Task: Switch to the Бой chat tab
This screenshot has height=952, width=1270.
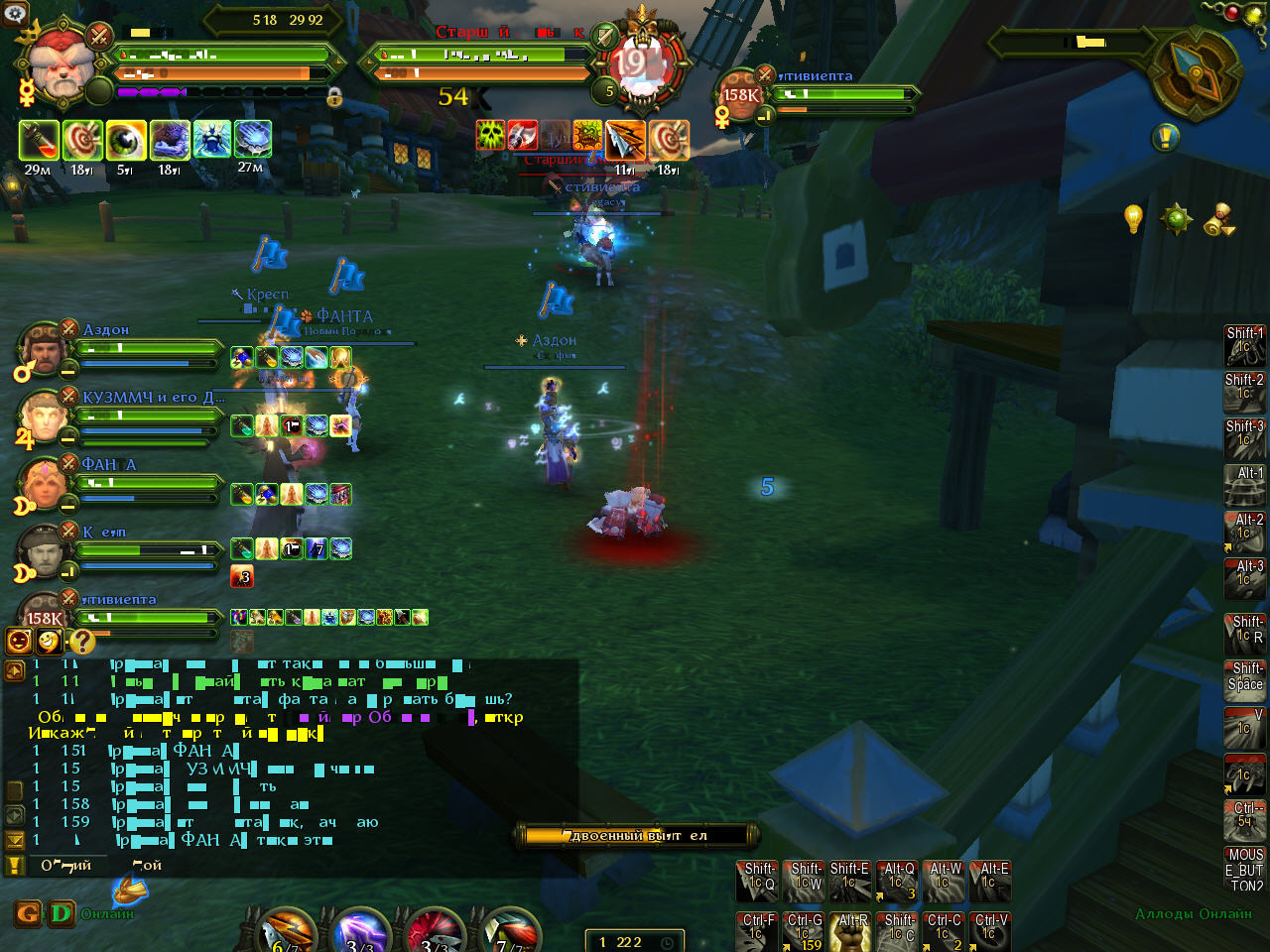Action: pyautogui.click(x=147, y=865)
